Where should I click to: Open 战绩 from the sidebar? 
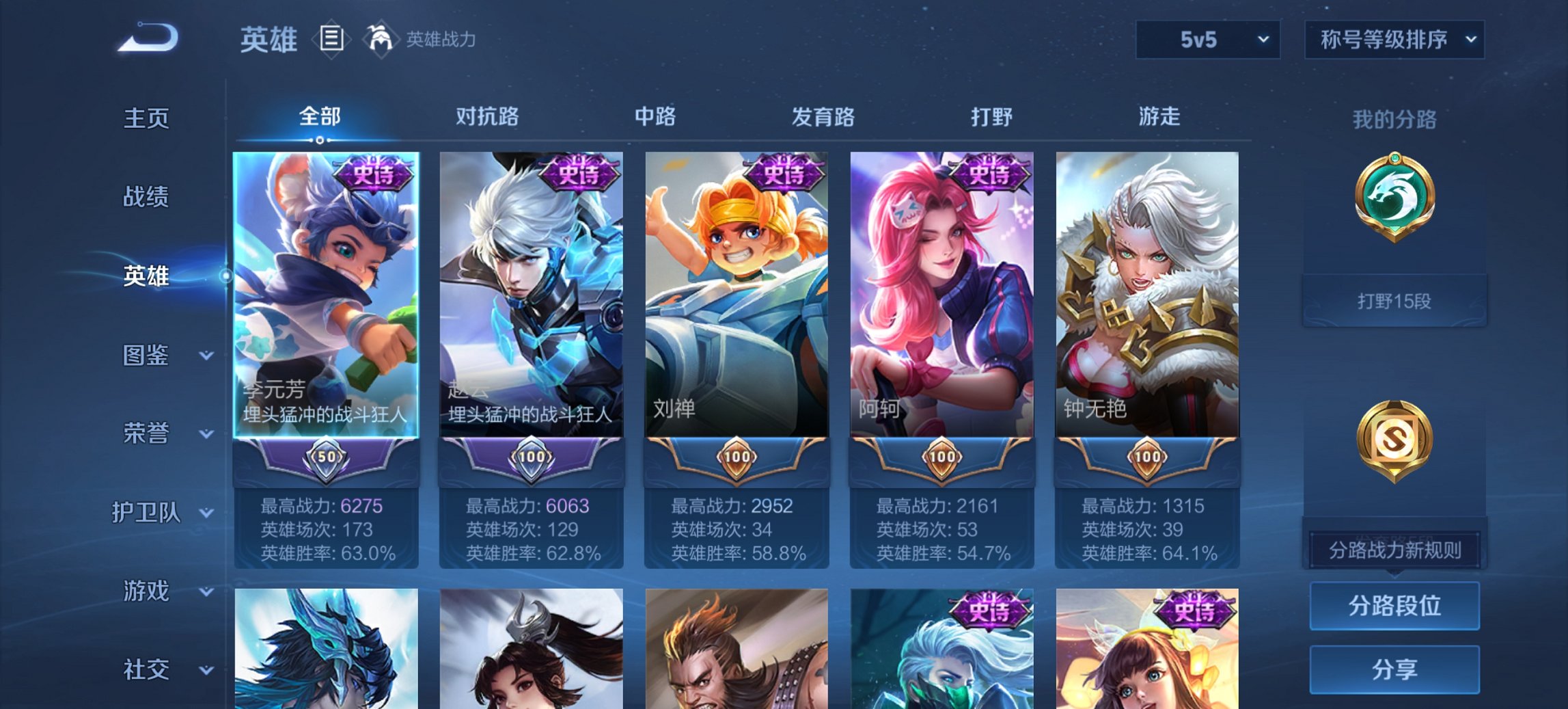(x=146, y=198)
